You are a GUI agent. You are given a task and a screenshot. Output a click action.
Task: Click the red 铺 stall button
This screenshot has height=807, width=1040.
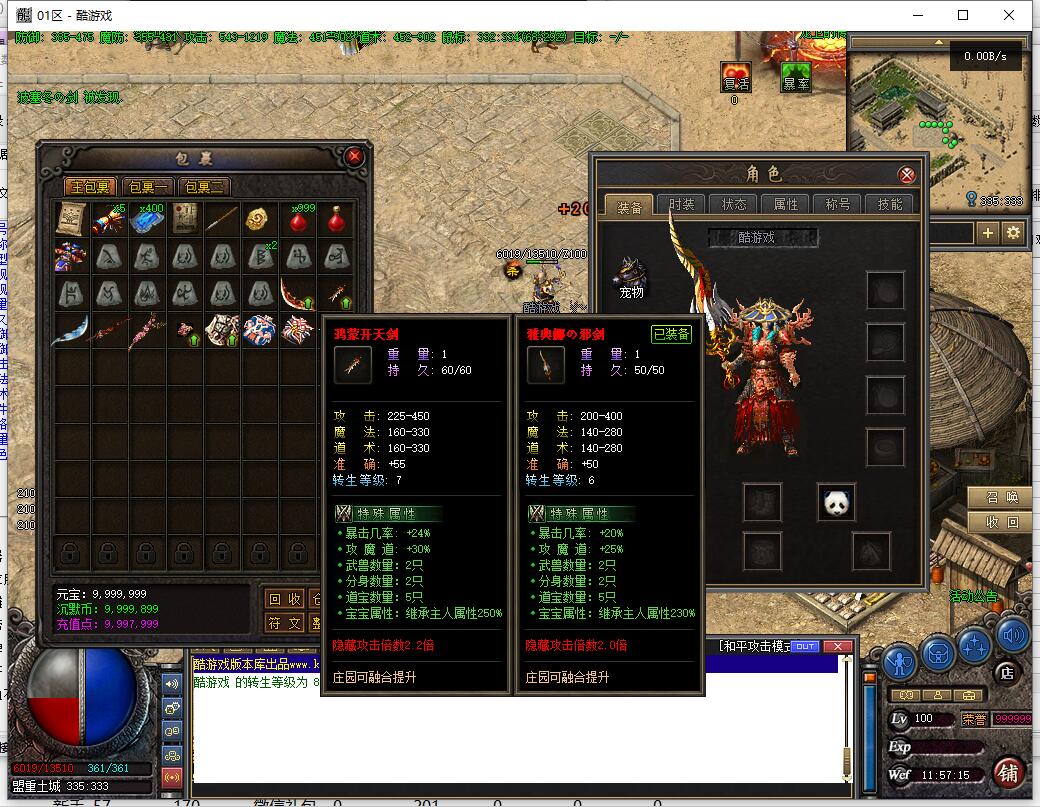(x=1009, y=773)
